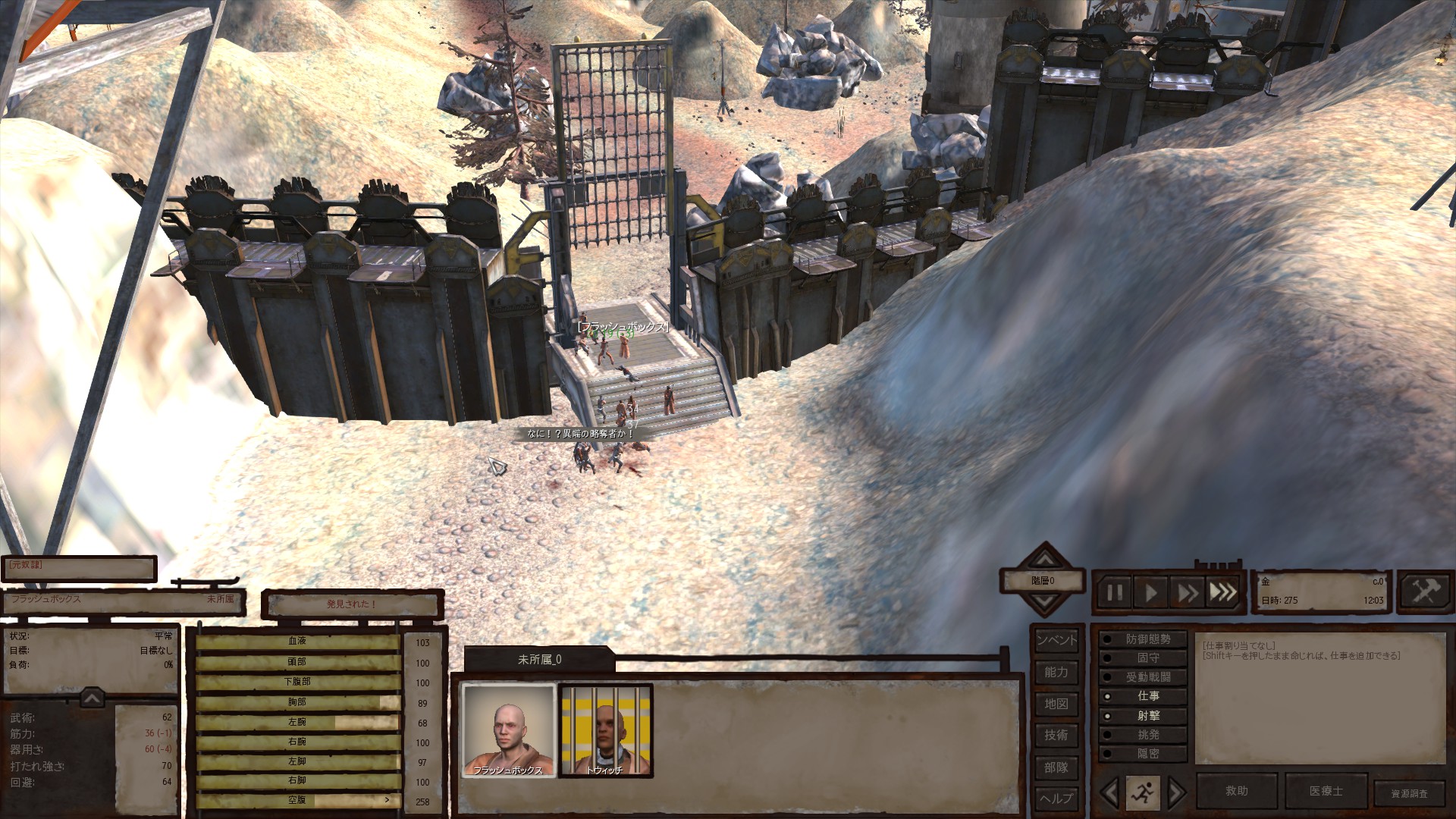Switch to the 未所属_0 squad tab
Screen dimensions: 1456x819
(539, 660)
